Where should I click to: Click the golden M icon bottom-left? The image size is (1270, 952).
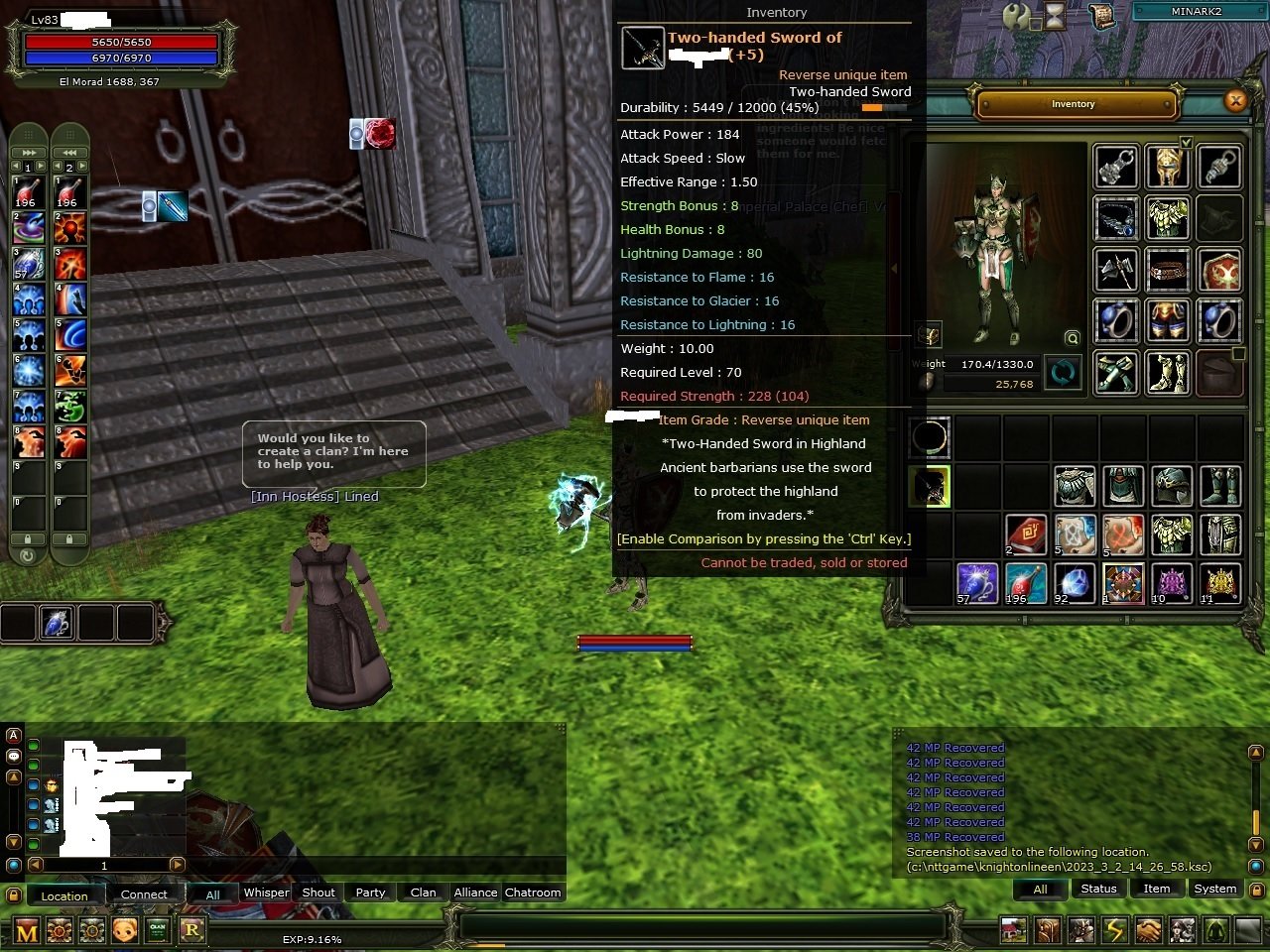(27, 930)
